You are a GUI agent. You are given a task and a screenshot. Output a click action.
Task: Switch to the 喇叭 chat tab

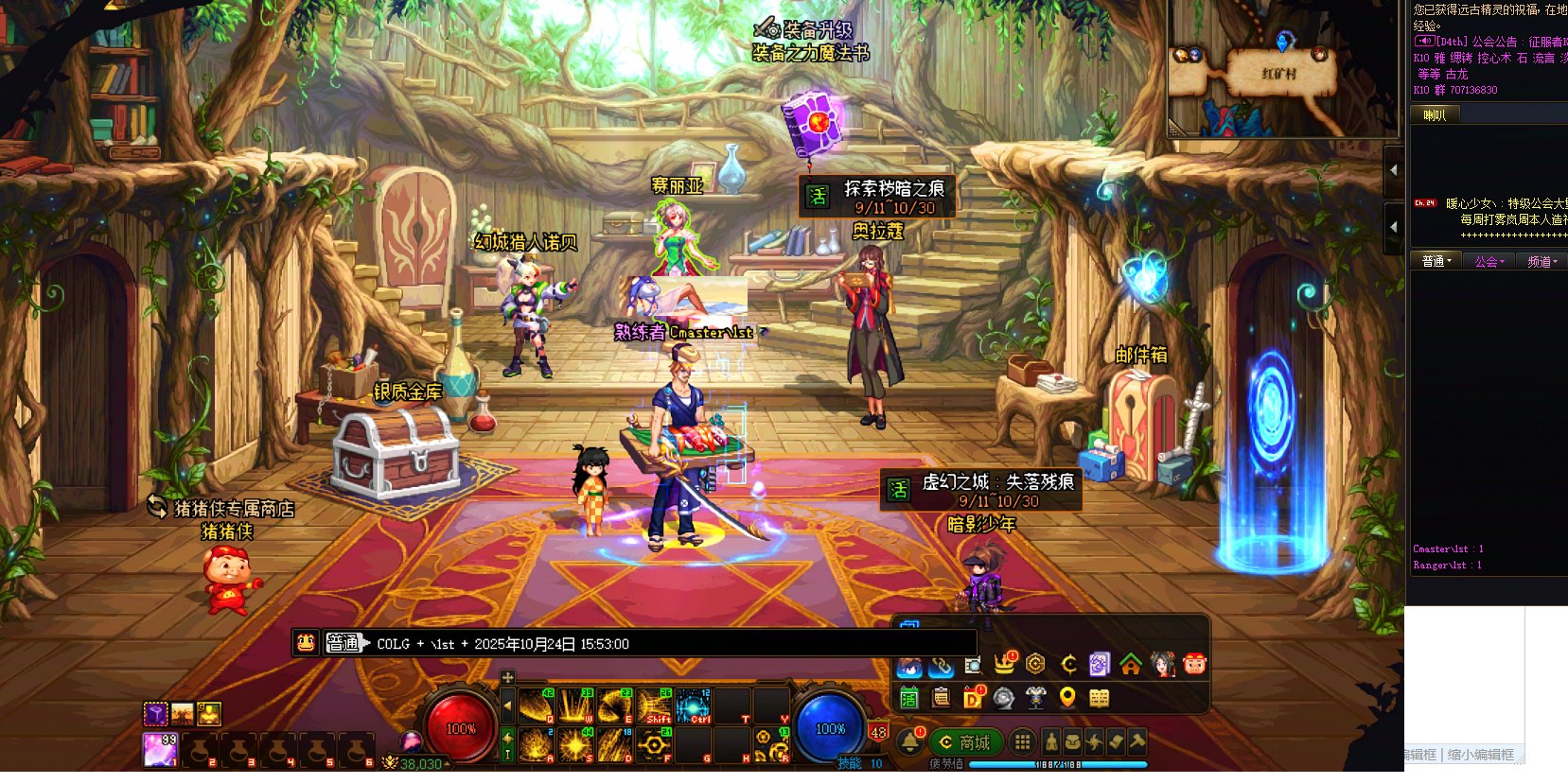[x=1435, y=115]
